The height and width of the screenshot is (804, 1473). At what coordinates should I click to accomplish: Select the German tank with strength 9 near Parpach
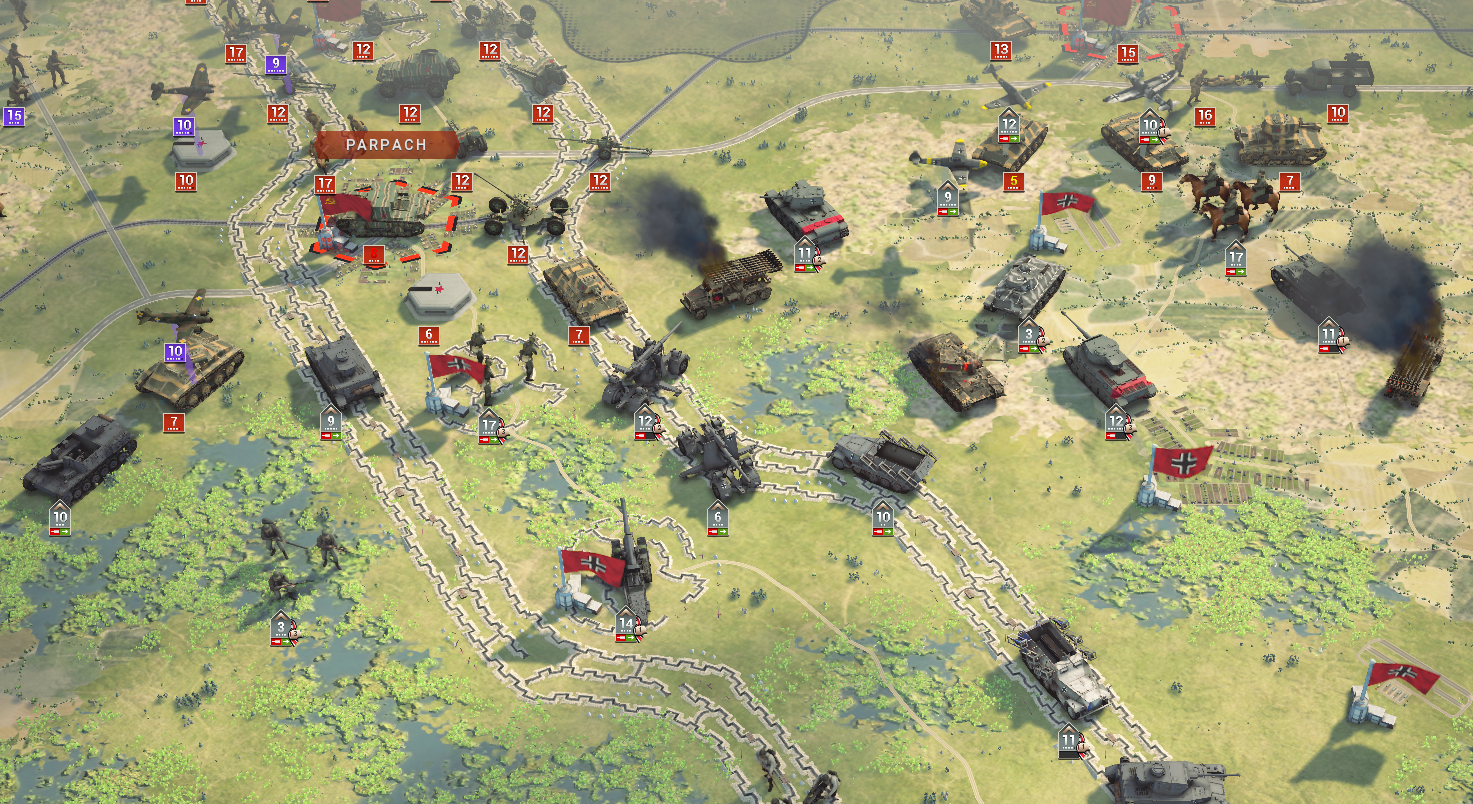342,372
